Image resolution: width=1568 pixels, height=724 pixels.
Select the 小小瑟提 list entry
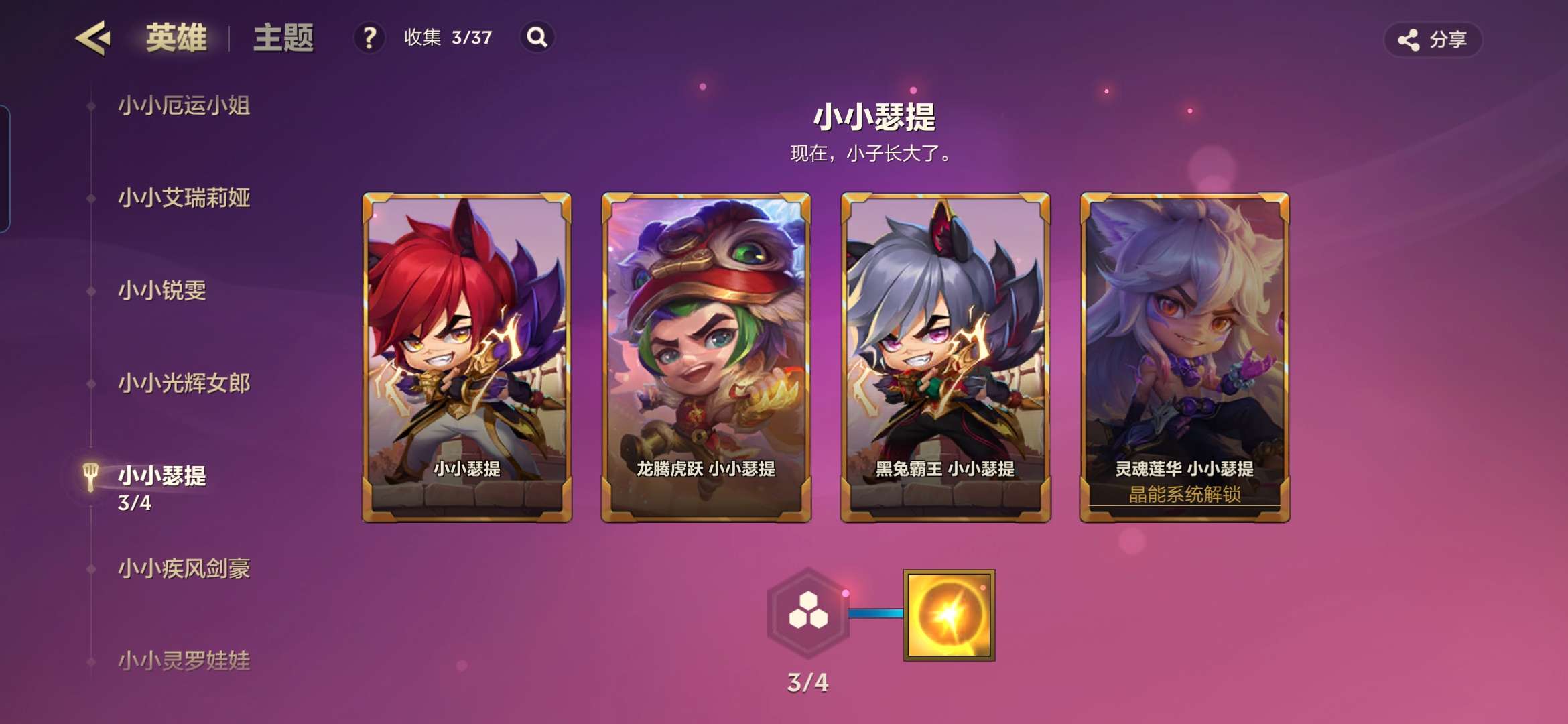(162, 476)
